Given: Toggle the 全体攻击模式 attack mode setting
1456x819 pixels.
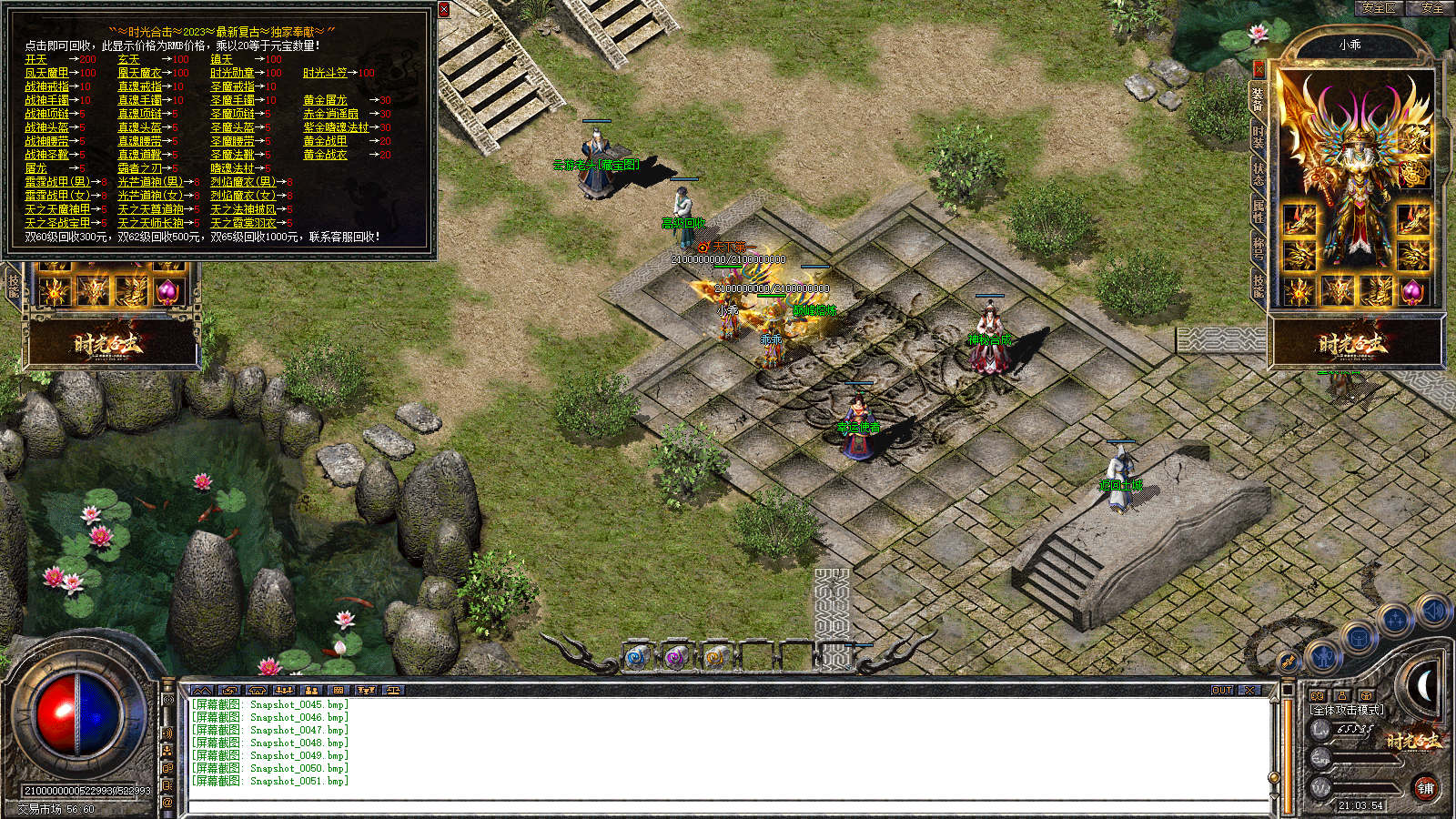Looking at the screenshot, I should click(x=1347, y=710).
